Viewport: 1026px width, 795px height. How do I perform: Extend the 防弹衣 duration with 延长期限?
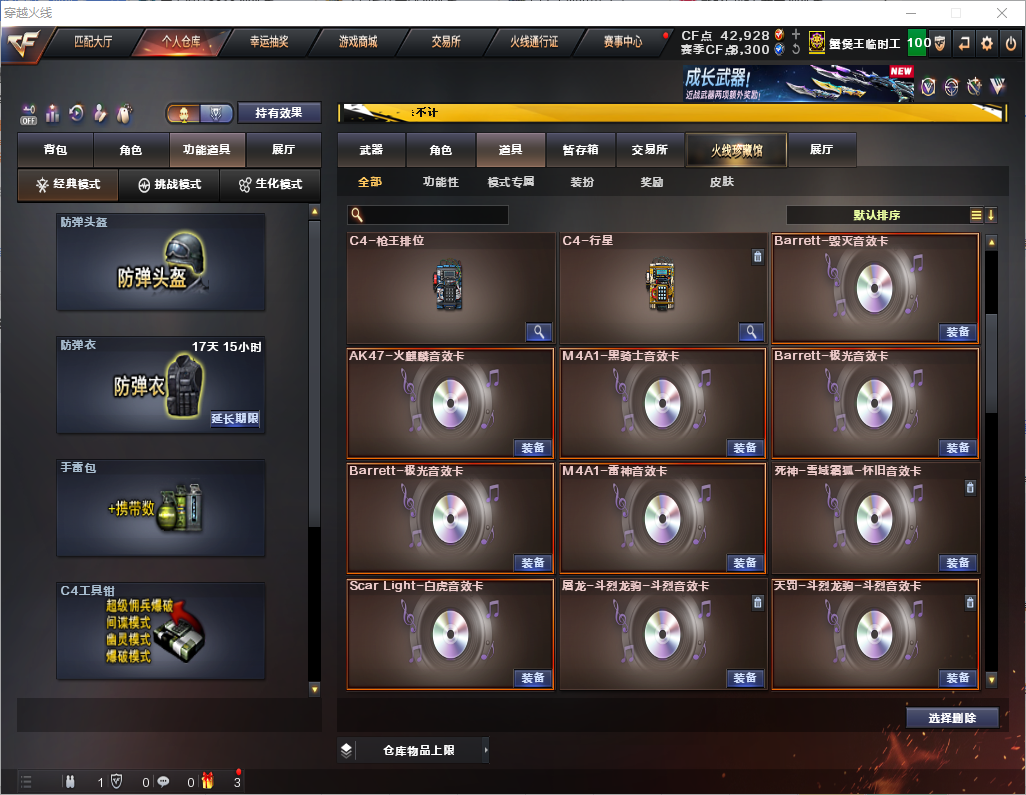pyautogui.click(x=235, y=419)
